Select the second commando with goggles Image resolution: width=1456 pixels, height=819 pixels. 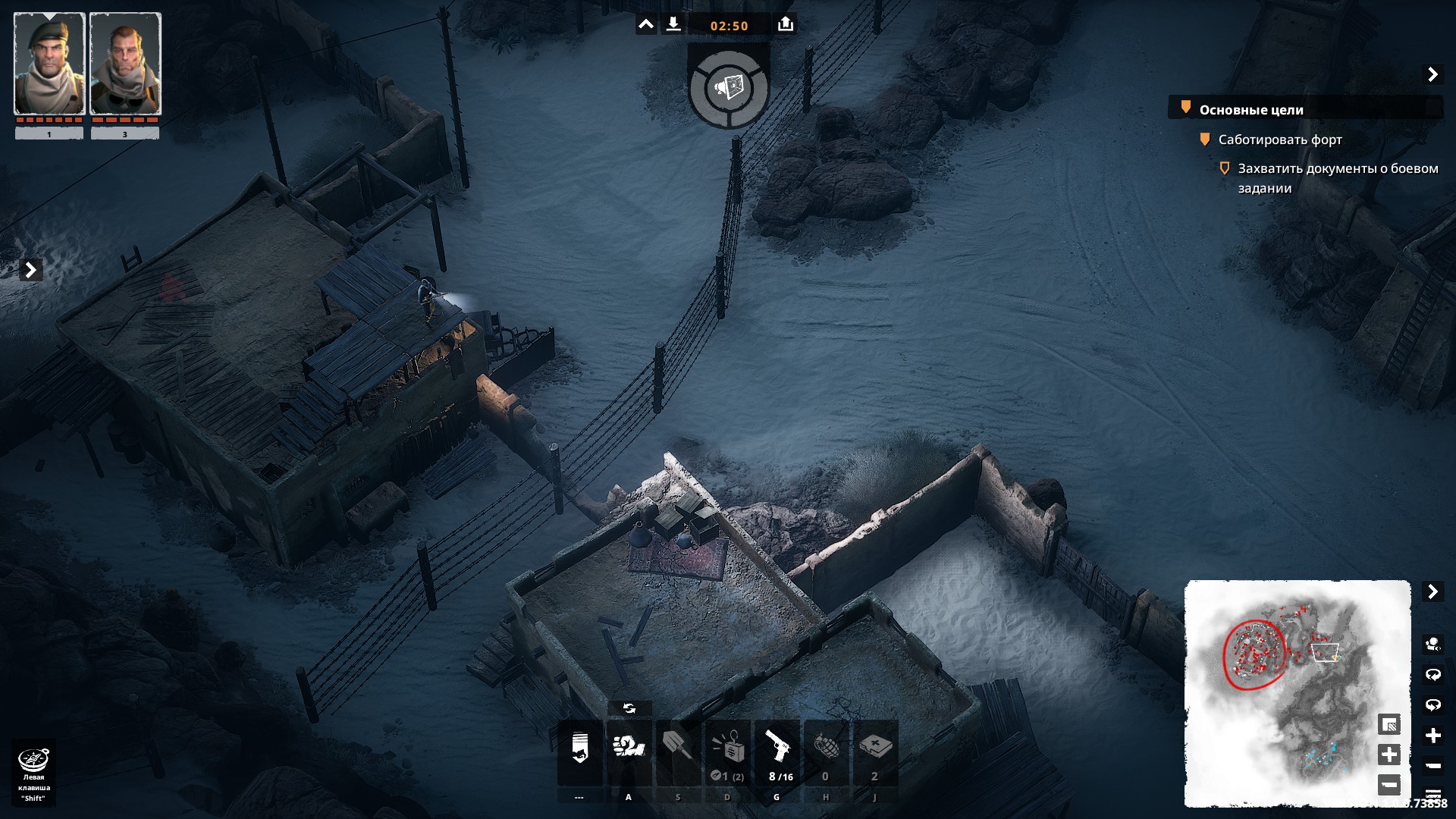pos(125,64)
